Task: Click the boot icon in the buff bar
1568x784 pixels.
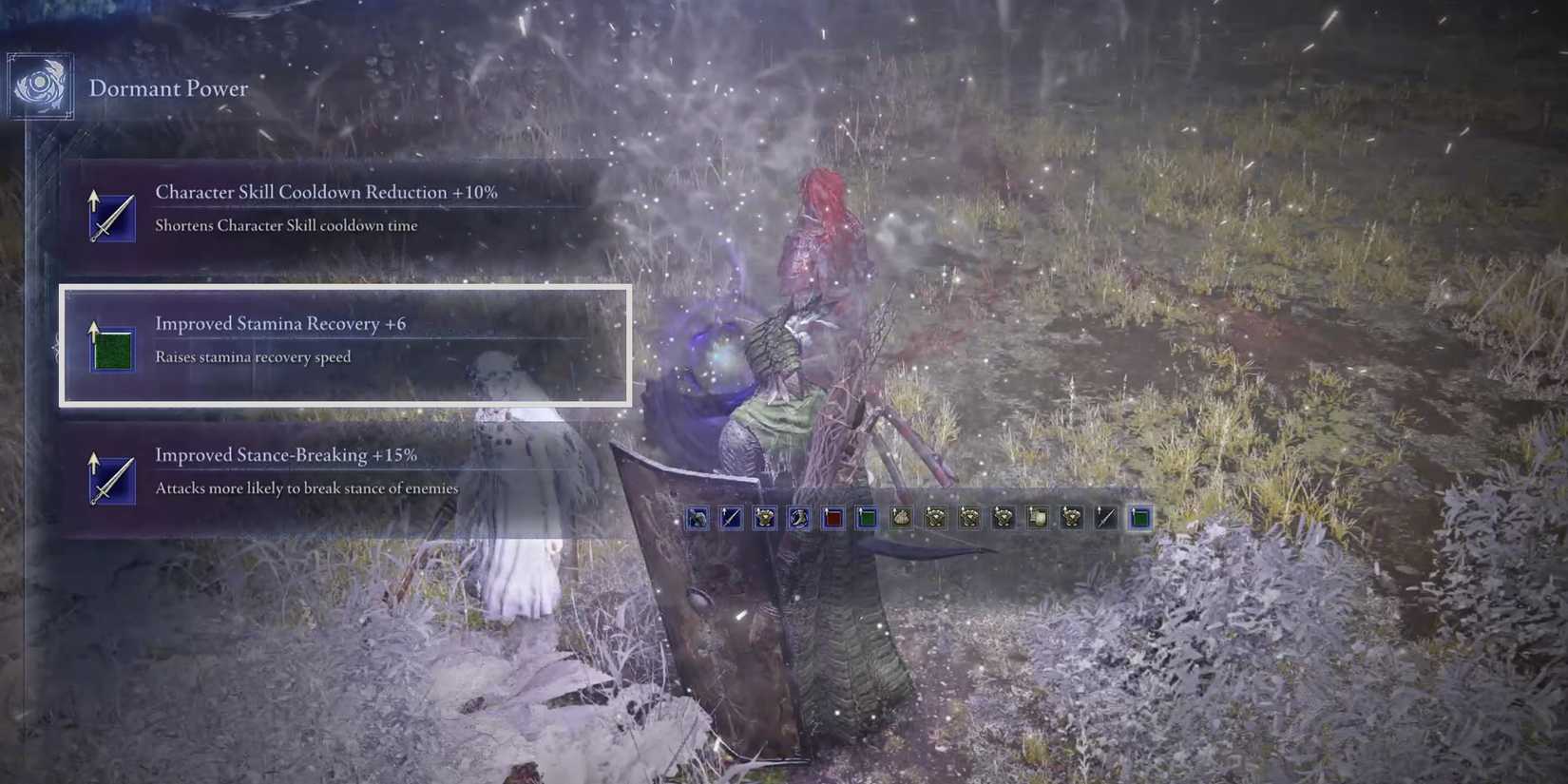Action: [799, 518]
